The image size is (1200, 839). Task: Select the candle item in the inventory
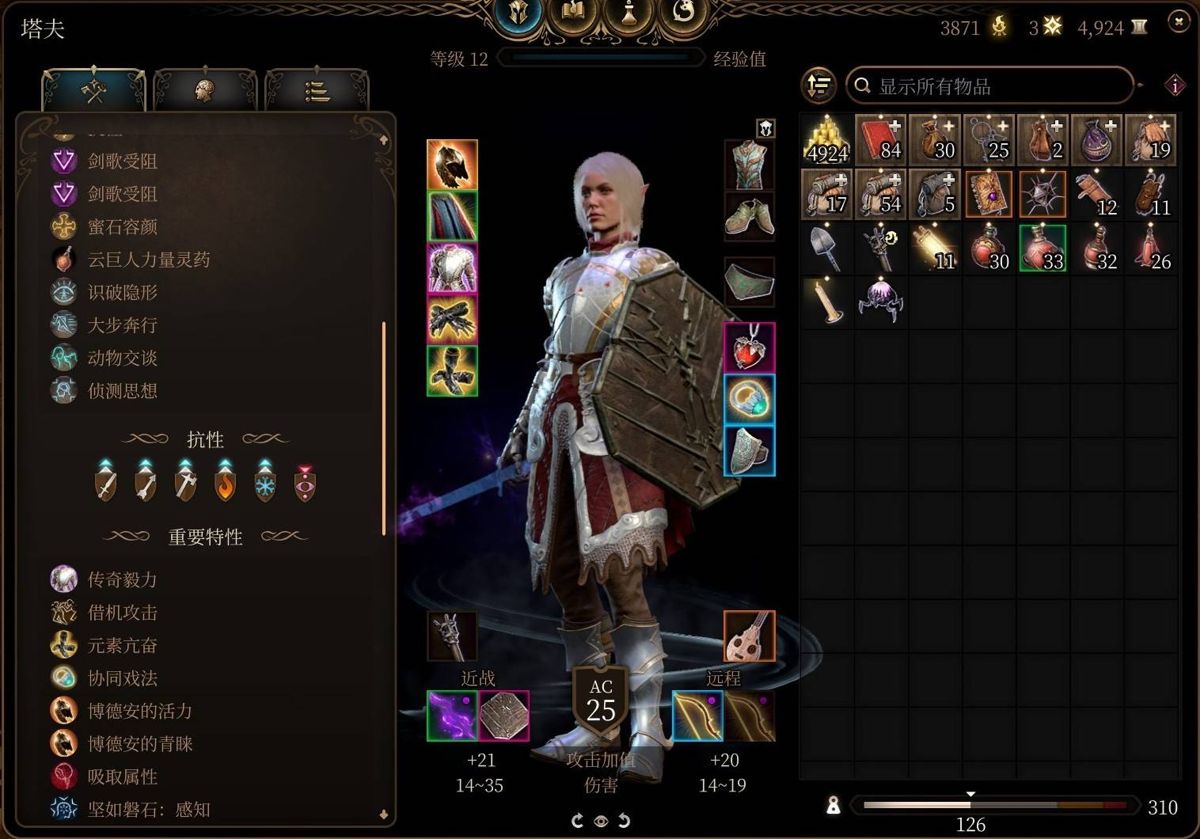[825, 302]
